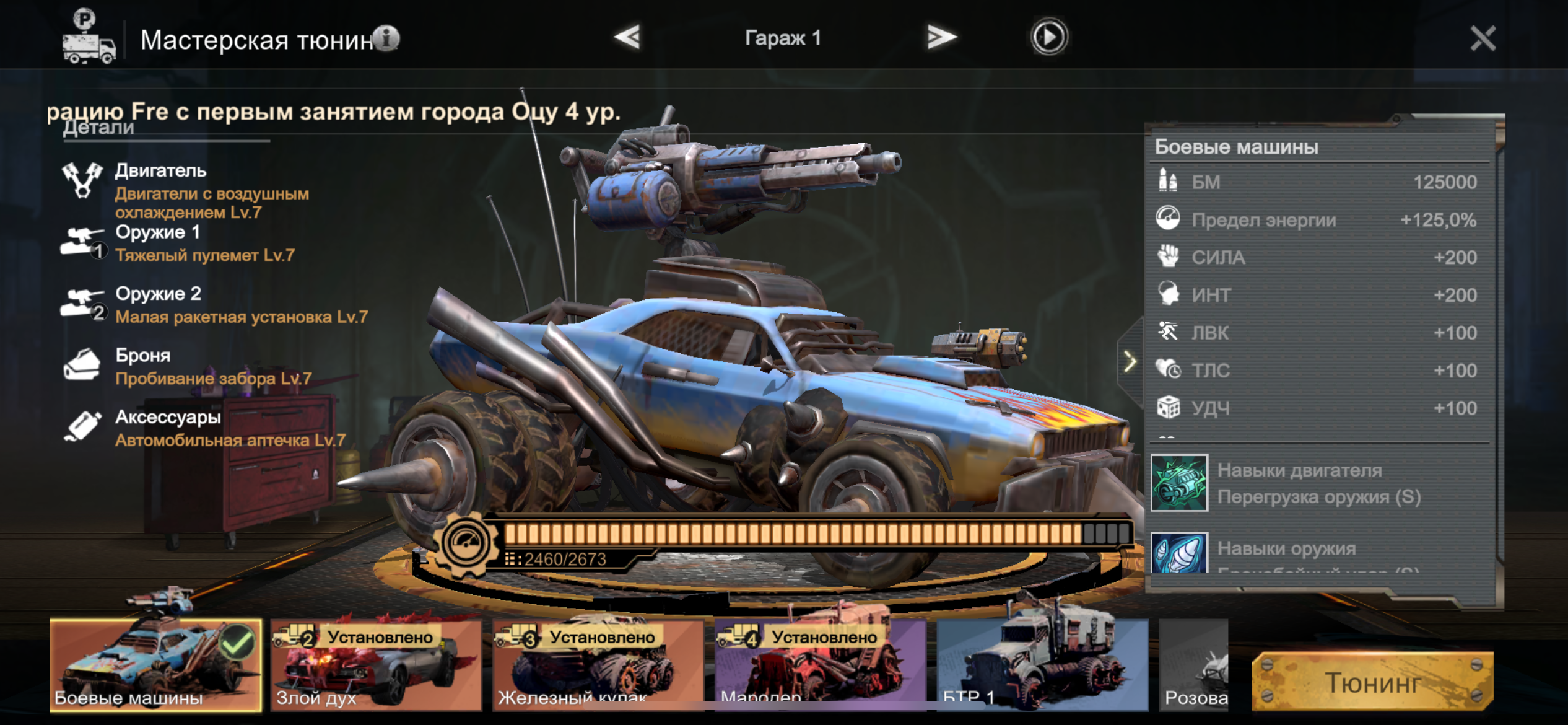Screen dimensions: 1568x725
Task: Select the Мародер vehicle thumbnail
Action: pyautogui.click(x=820, y=665)
